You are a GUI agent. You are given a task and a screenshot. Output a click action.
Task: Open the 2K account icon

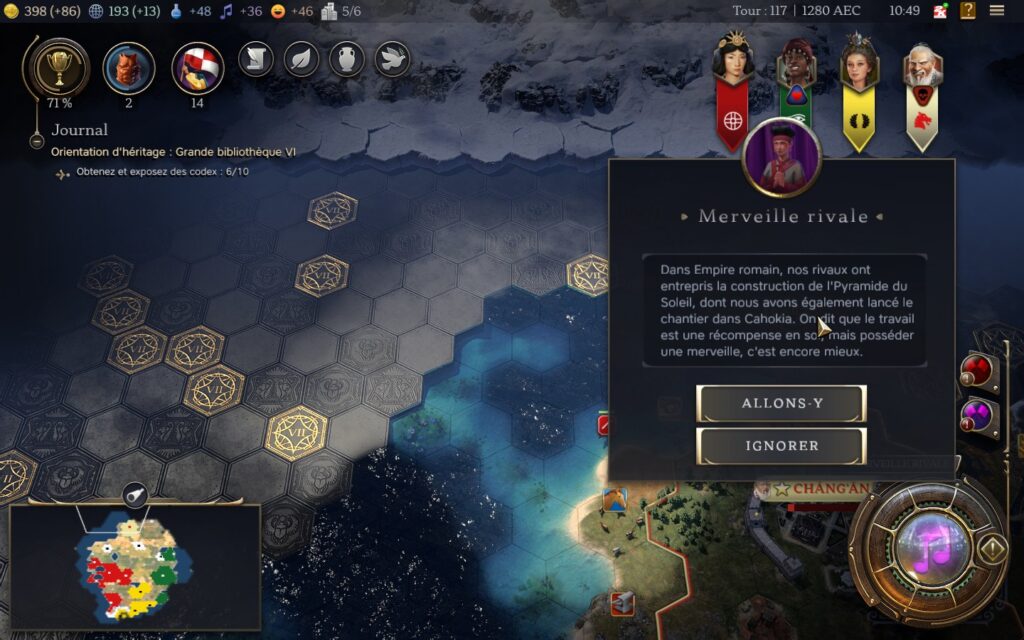point(940,11)
